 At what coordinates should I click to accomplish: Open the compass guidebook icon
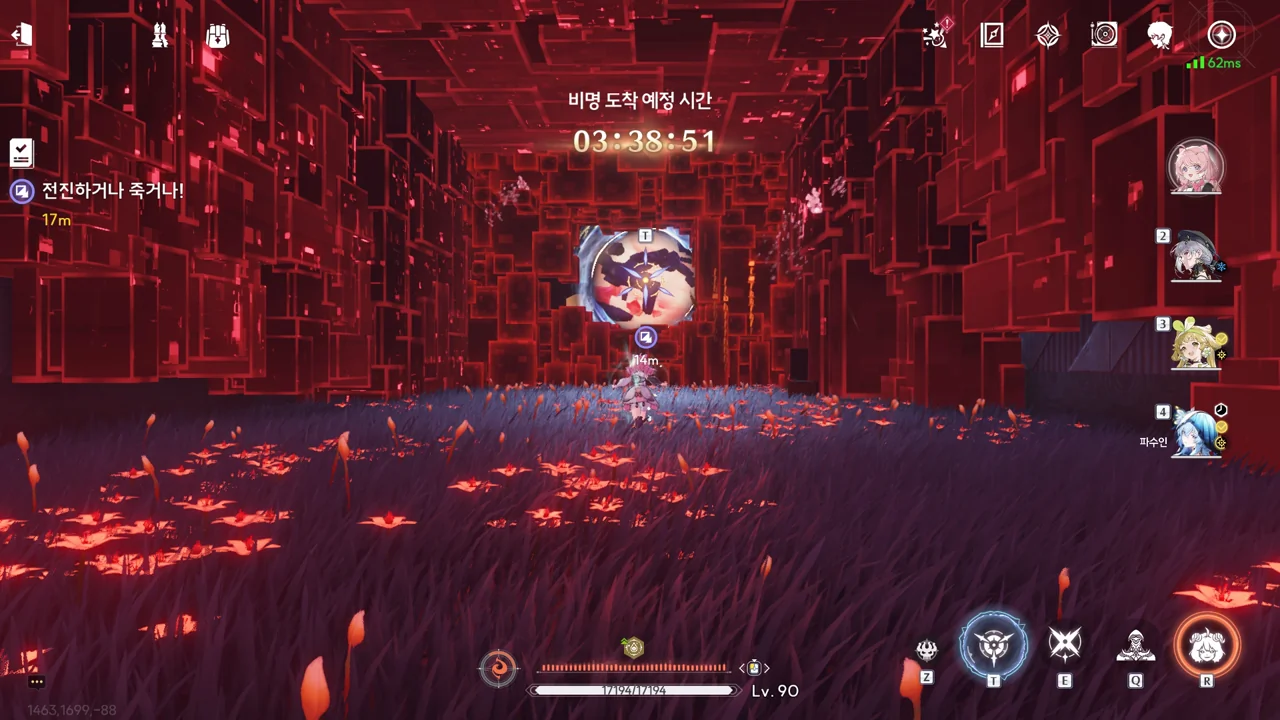992,35
